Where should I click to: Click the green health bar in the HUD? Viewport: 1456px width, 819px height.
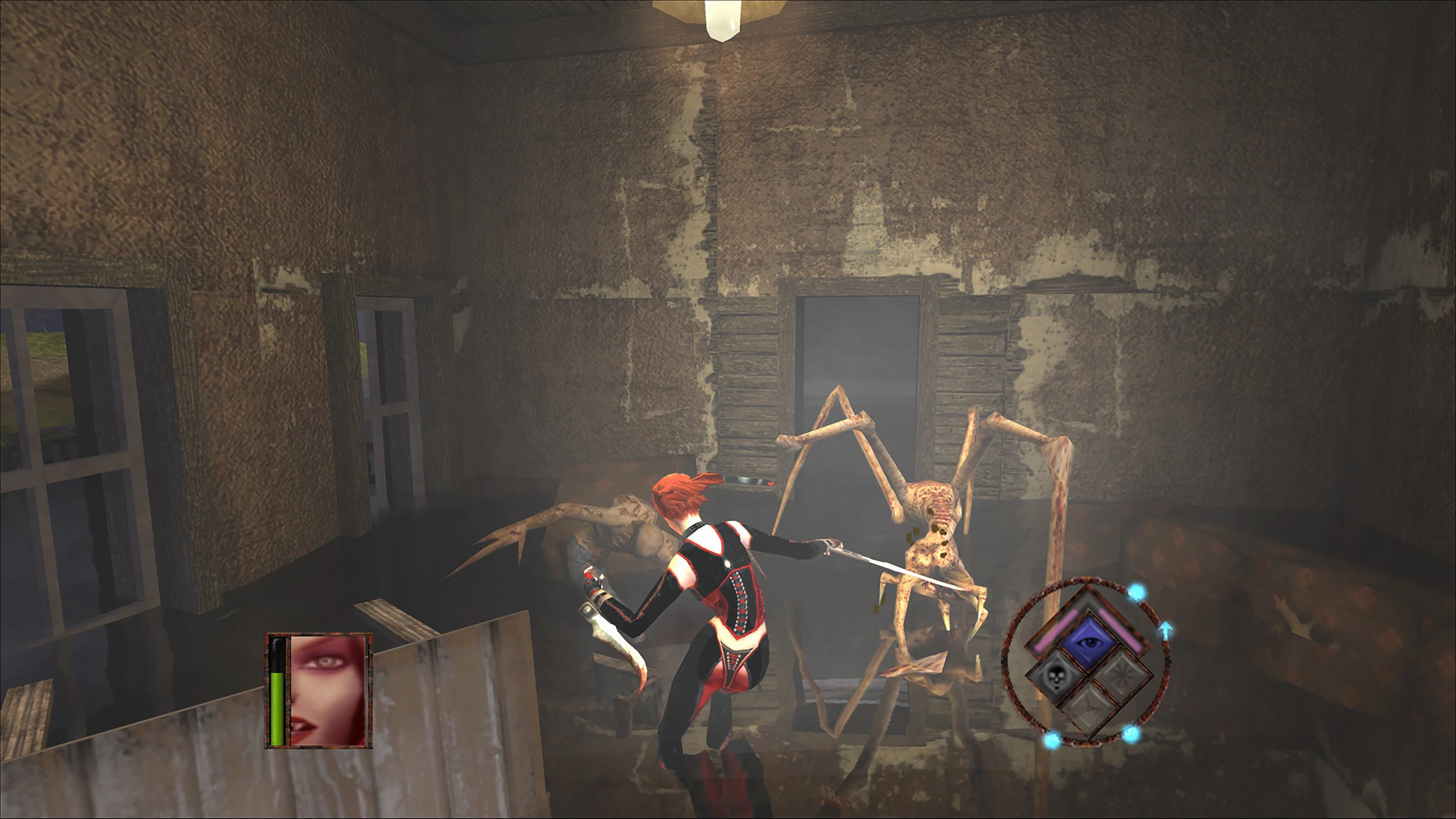278,709
